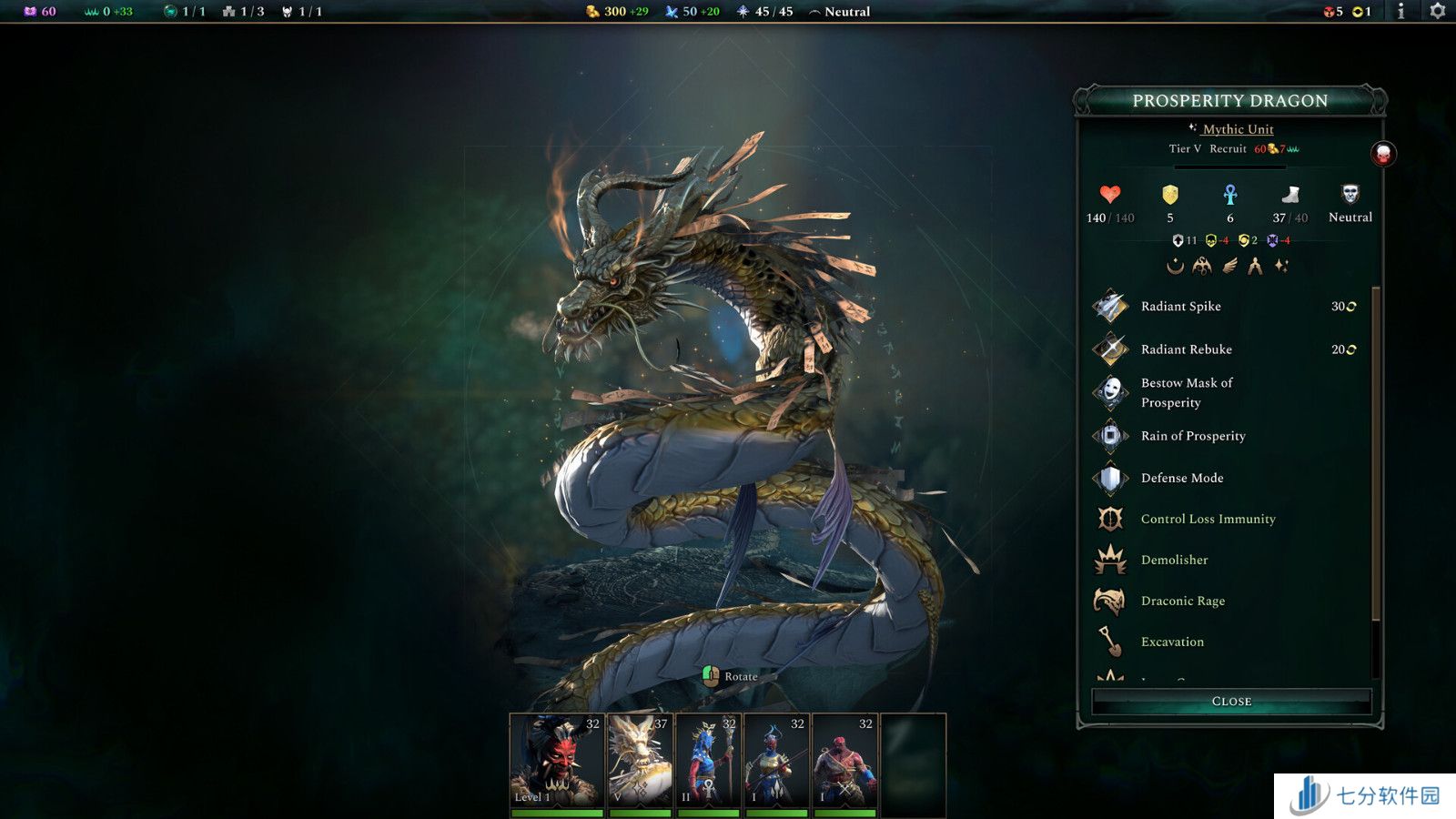The height and width of the screenshot is (819, 1456).
Task: Choose the Rain of Prosperity ability
Action: (x=1192, y=436)
